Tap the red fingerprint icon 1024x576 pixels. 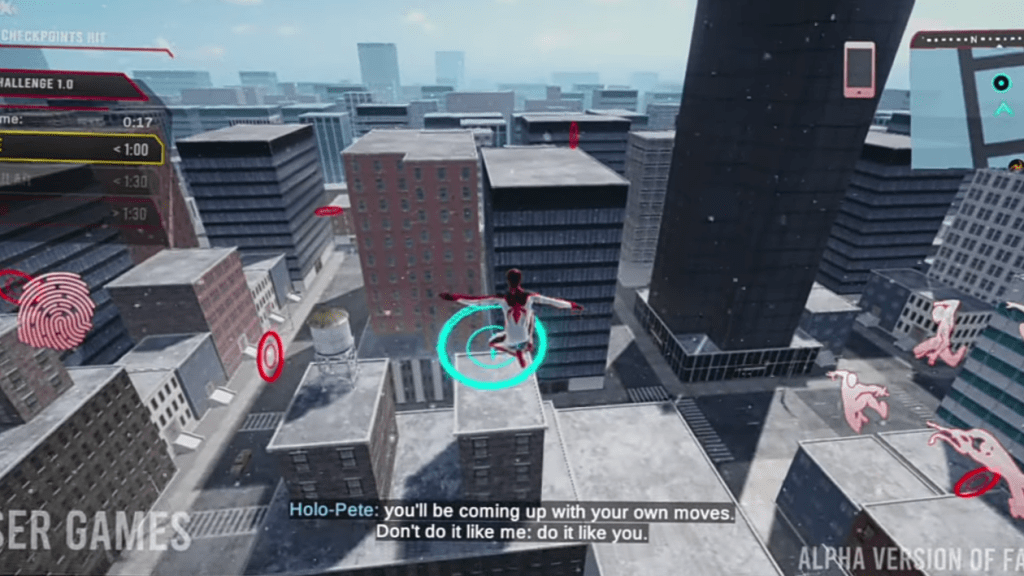(56, 309)
